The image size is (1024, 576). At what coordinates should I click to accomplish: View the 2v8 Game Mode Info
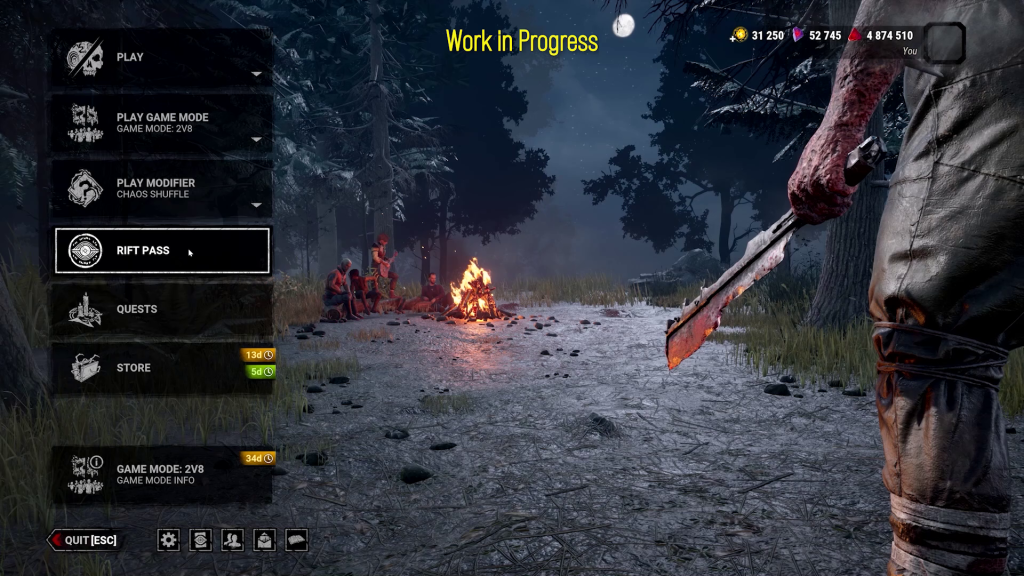click(162, 474)
